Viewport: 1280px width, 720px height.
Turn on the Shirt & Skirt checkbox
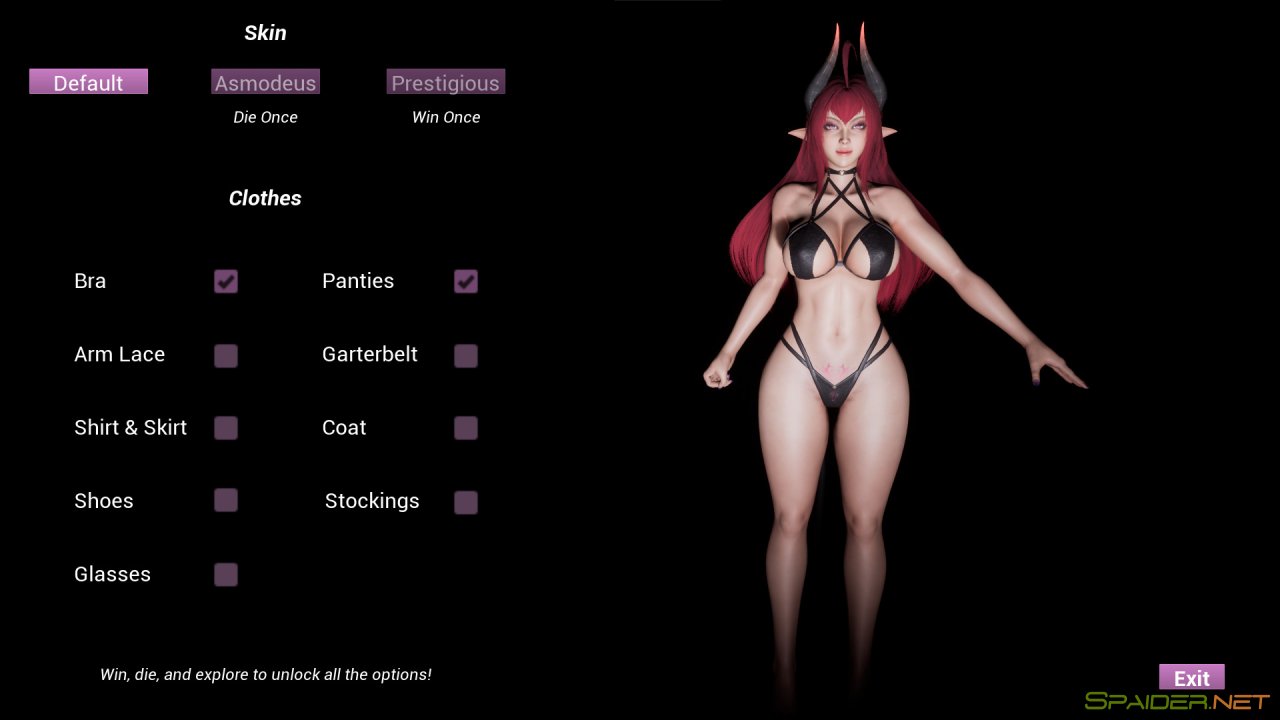[x=226, y=428]
